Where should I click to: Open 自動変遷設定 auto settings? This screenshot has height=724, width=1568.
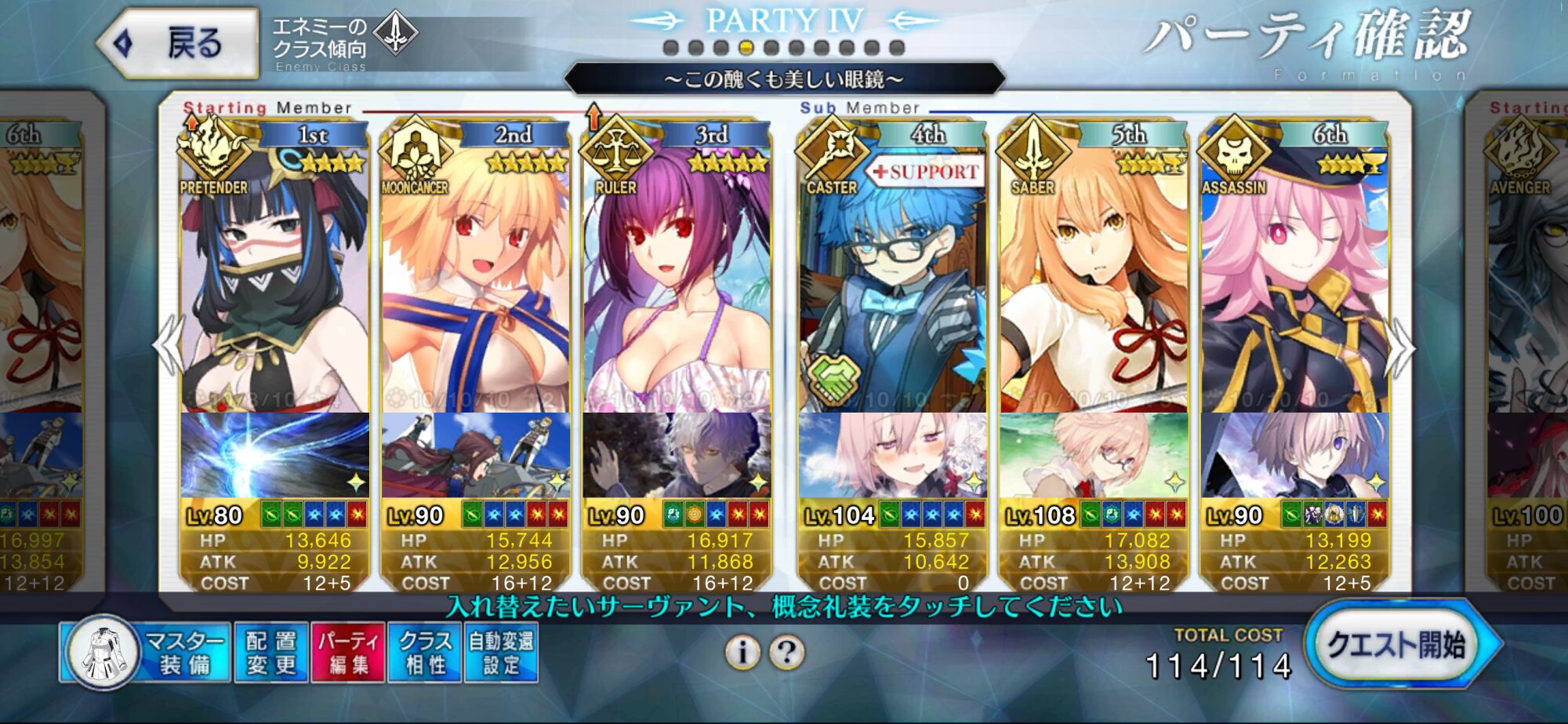pos(501,653)
